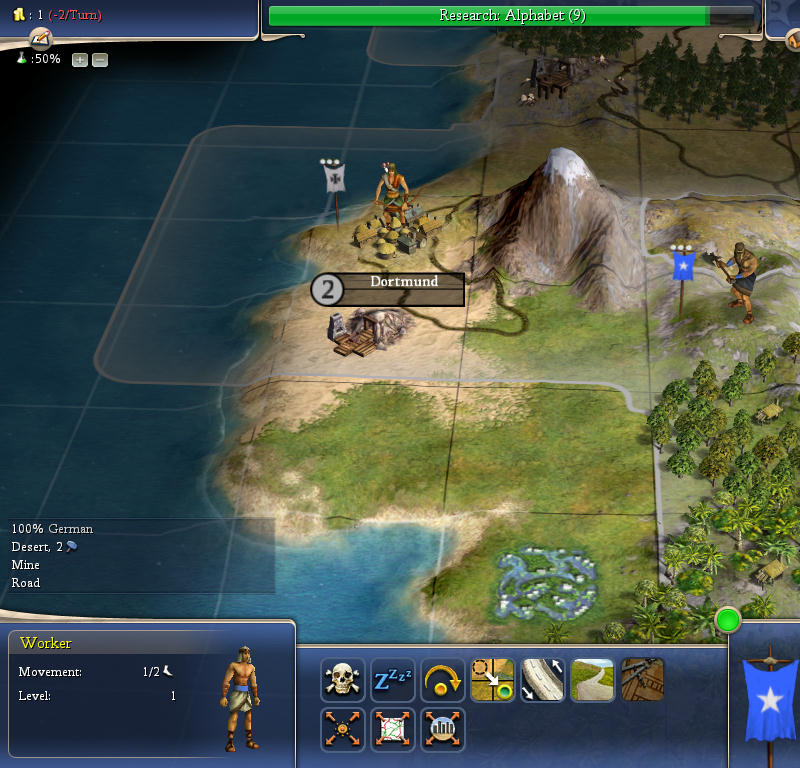Automate the worker with the sun arrows icon
This screenshot has height=768, width=800.
click(343, 730)
